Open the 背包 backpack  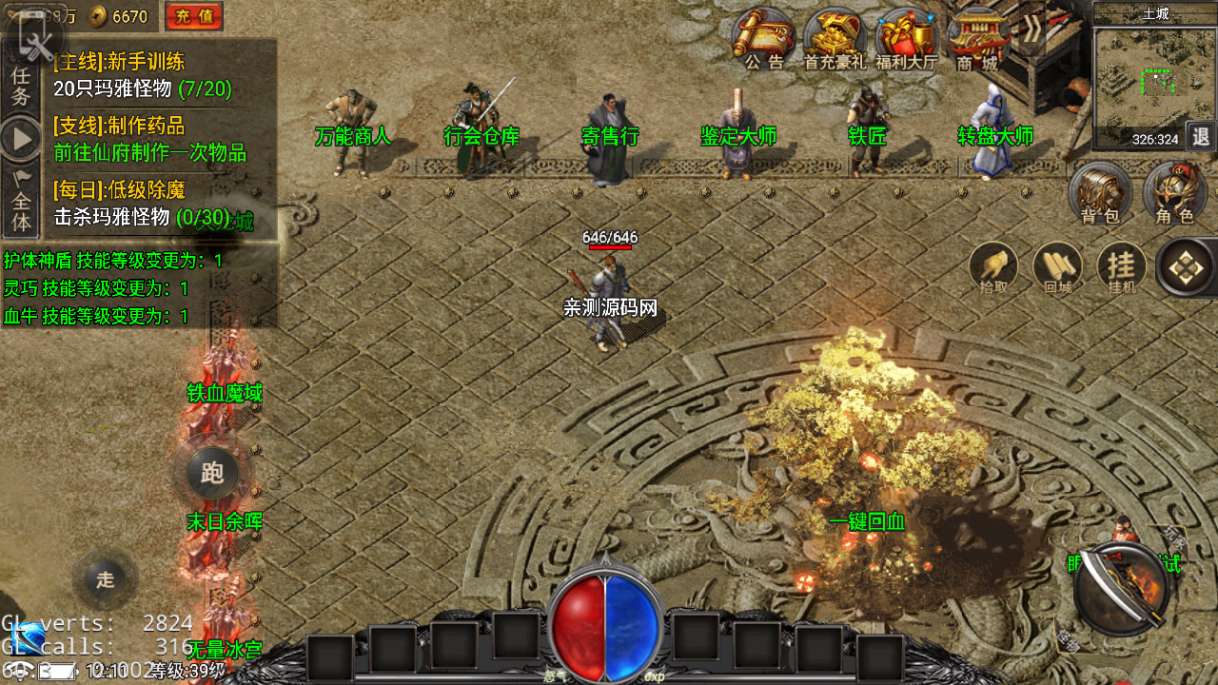[x=1100, y=192]
